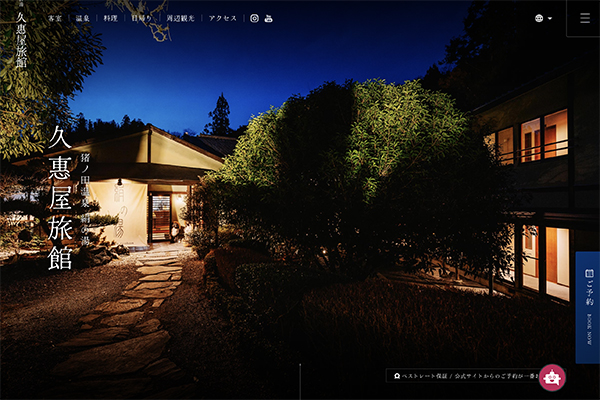Open the 日帰り (day trip) page
Image resolution: width=600 pixels, height=400 pixels.
tap(143, 18)
